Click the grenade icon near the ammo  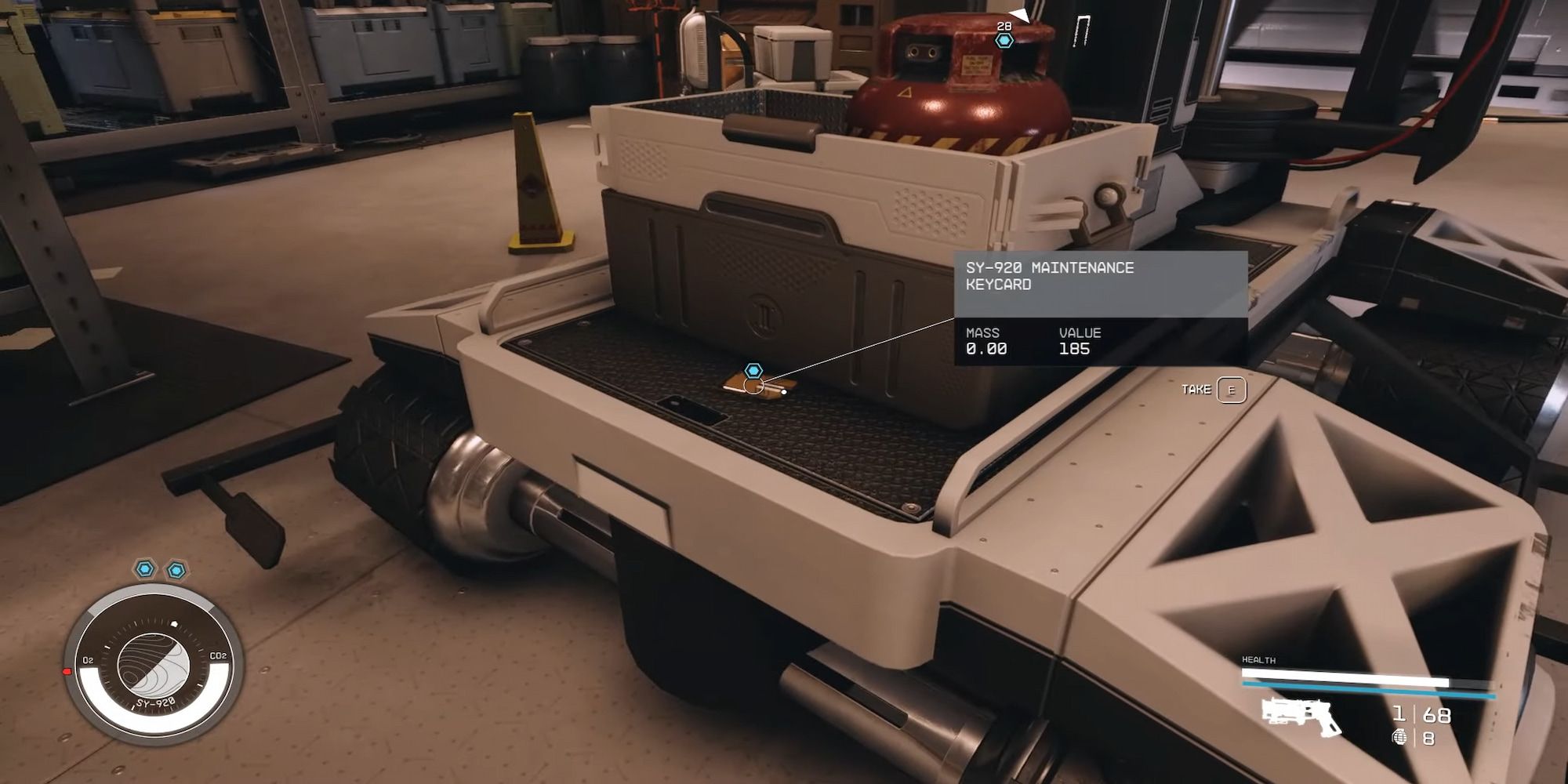1399,737
